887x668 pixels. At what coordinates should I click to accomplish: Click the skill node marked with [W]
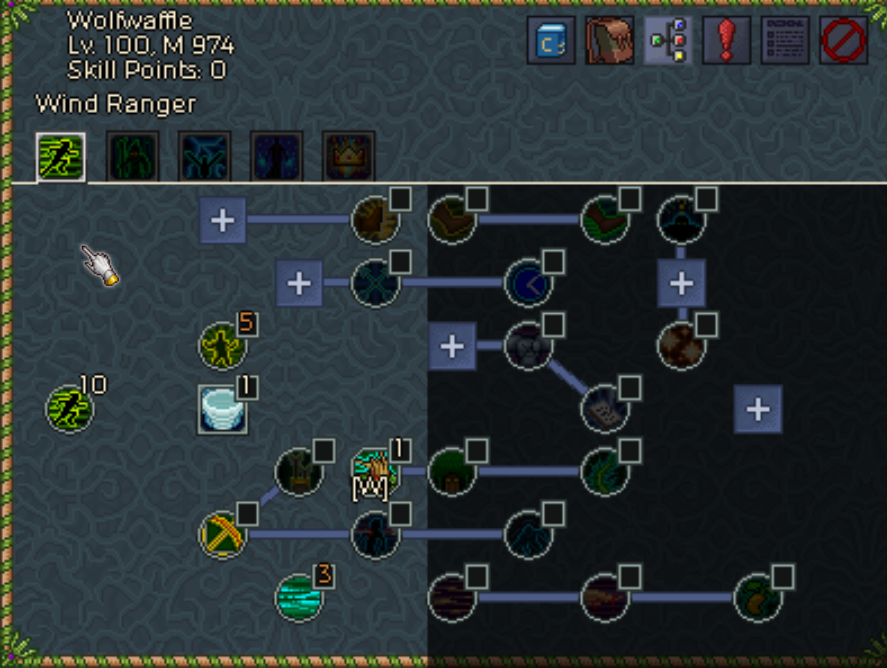pyautogui.click(x=375, y=471)
